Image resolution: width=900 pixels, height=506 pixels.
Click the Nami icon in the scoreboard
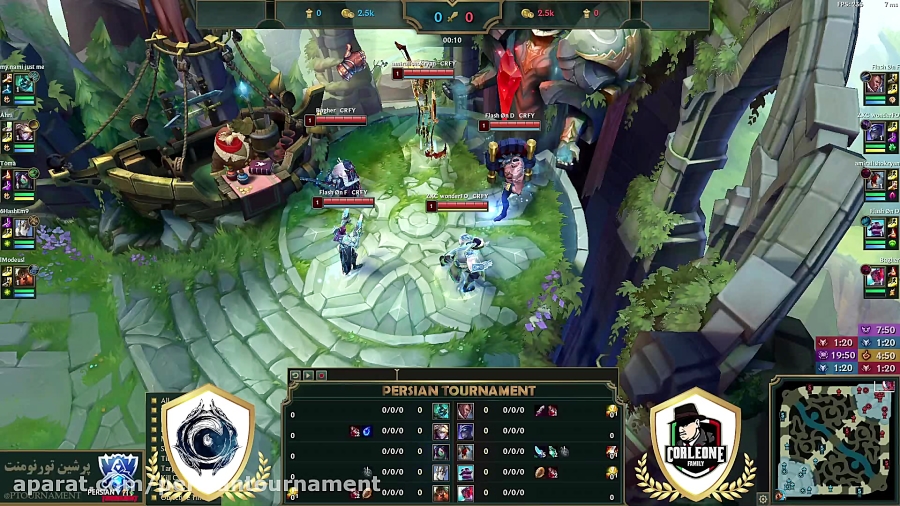441,411
